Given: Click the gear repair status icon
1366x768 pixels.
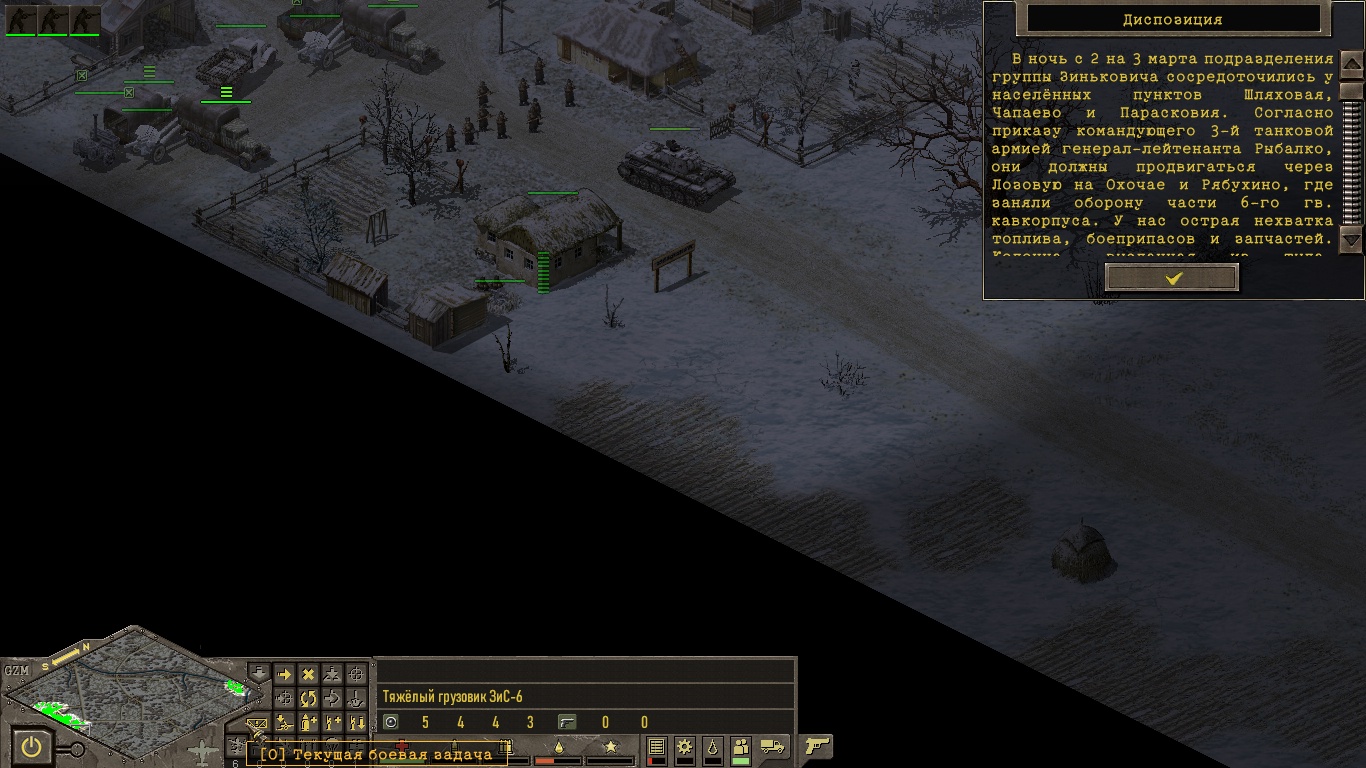Looking at the screenshot, I should [x=685, y=747].
